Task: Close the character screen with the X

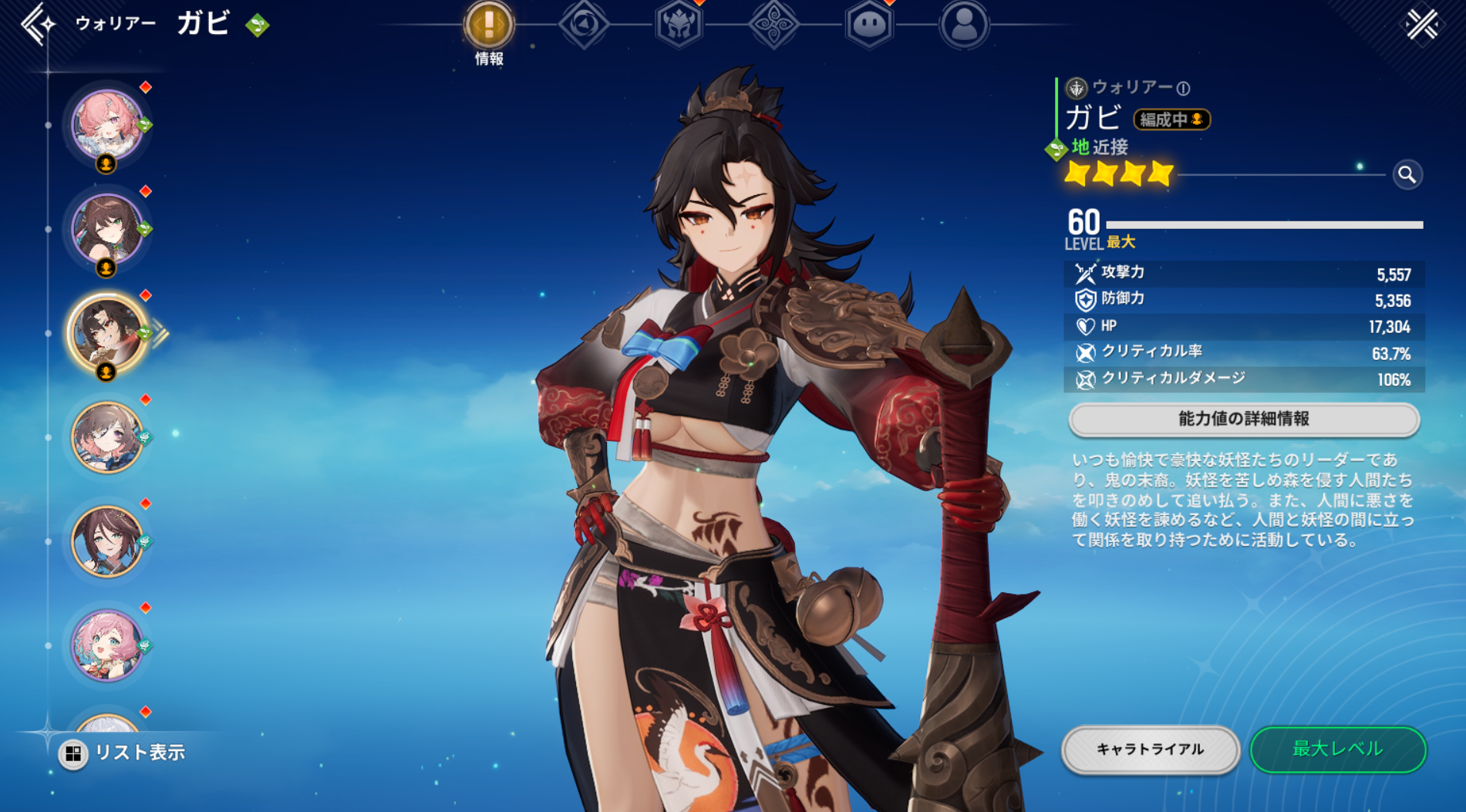Action: pos(1421,25)
